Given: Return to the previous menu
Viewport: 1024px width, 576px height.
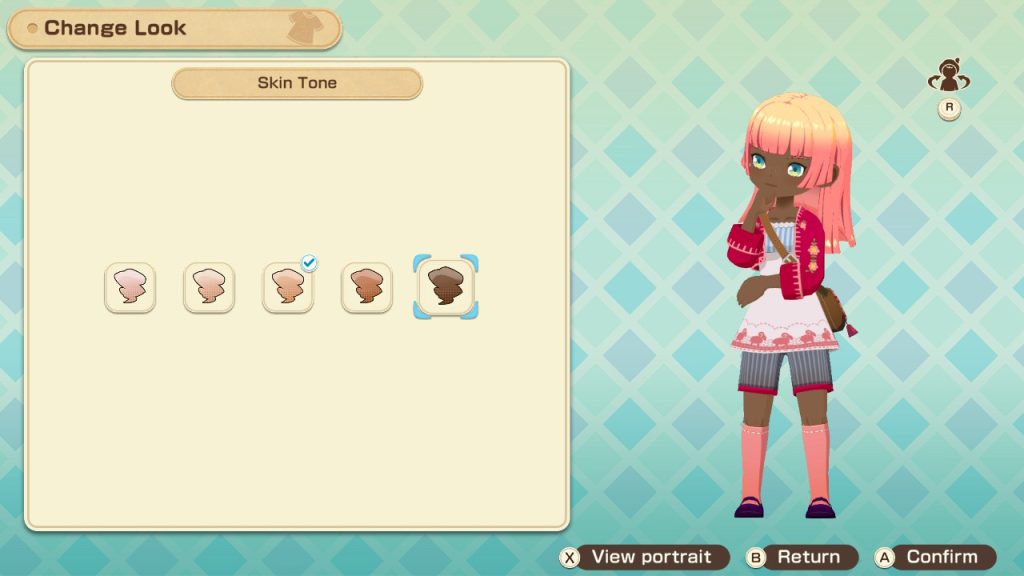Looking at the screenshot, I should 802,557.
